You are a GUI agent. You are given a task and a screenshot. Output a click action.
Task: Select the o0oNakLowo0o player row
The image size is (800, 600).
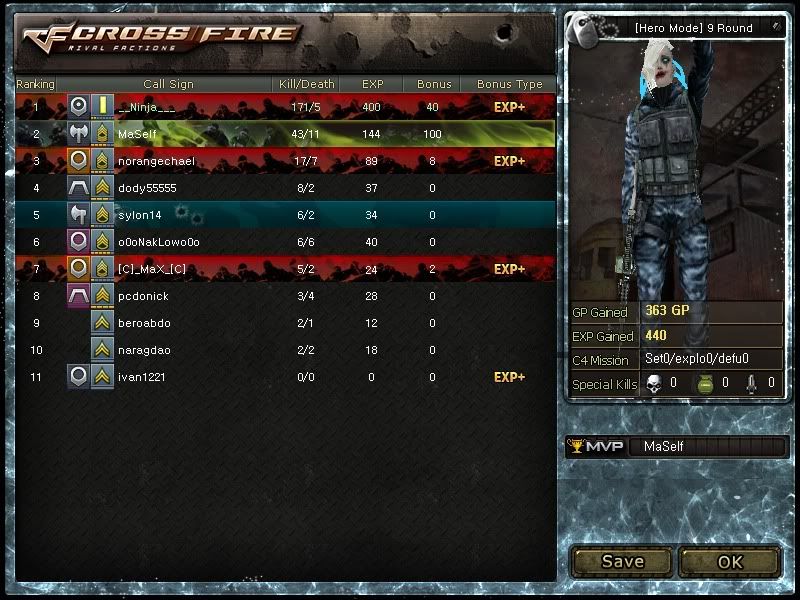(x=285, y=242)
